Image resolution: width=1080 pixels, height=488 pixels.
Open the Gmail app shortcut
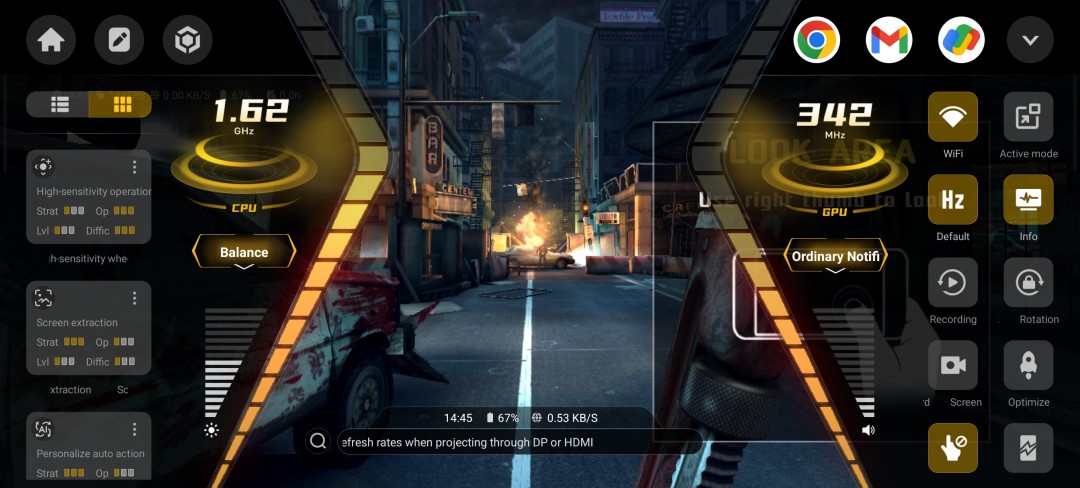tap(889, 41)
